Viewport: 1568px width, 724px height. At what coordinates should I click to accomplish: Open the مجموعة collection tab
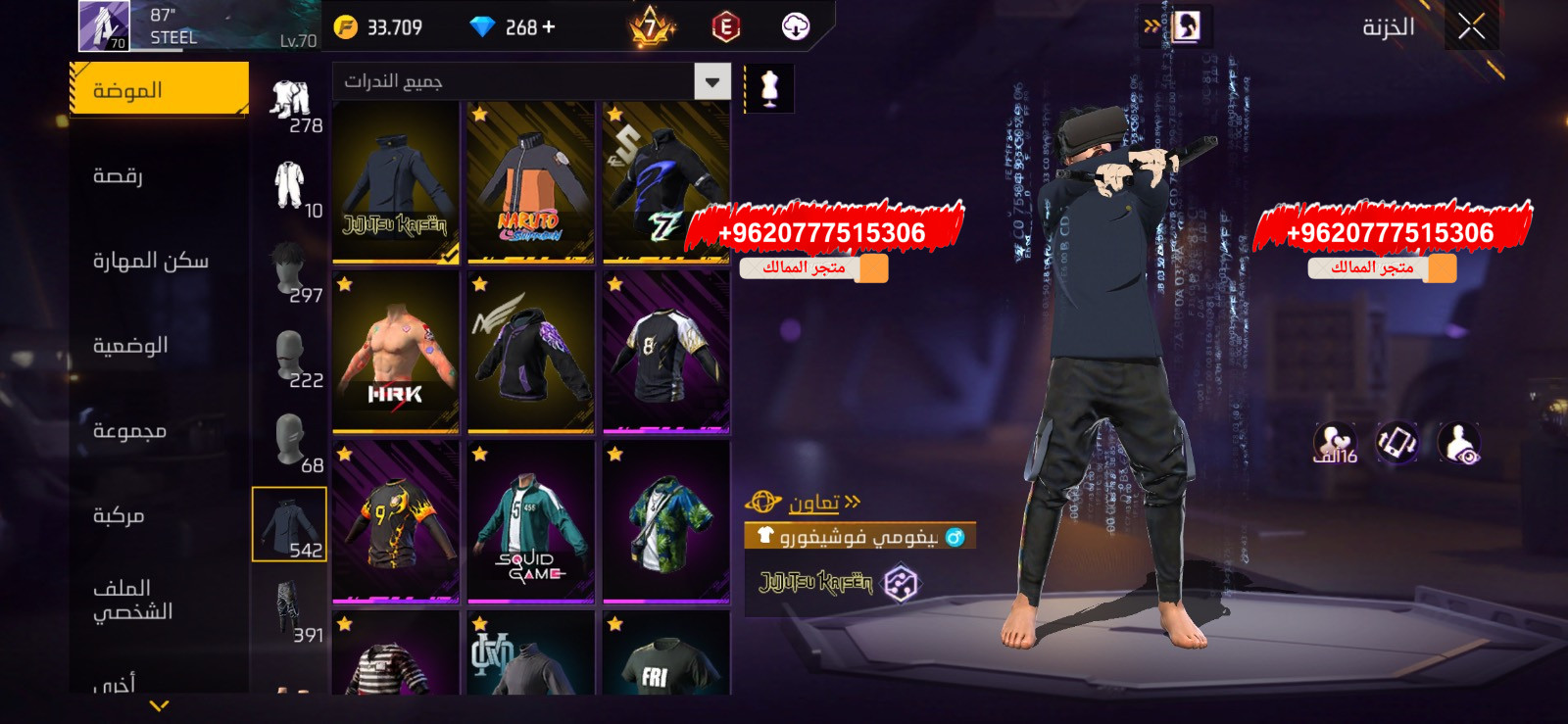coord(129,430)
